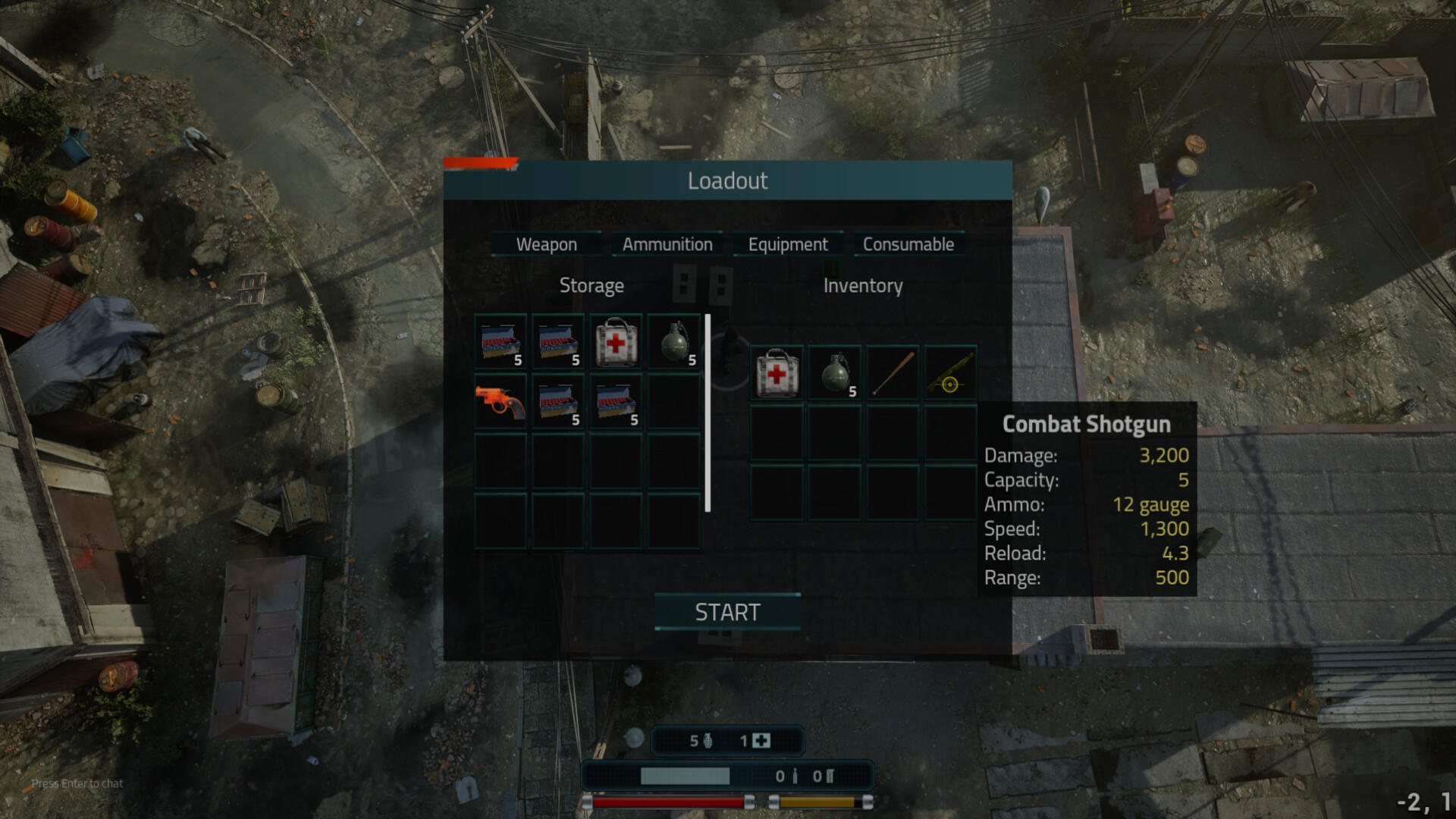This screenshot has height=819, width=1456.
Task: Select the first aid kit in Inventory
Action: coord(776,372)
